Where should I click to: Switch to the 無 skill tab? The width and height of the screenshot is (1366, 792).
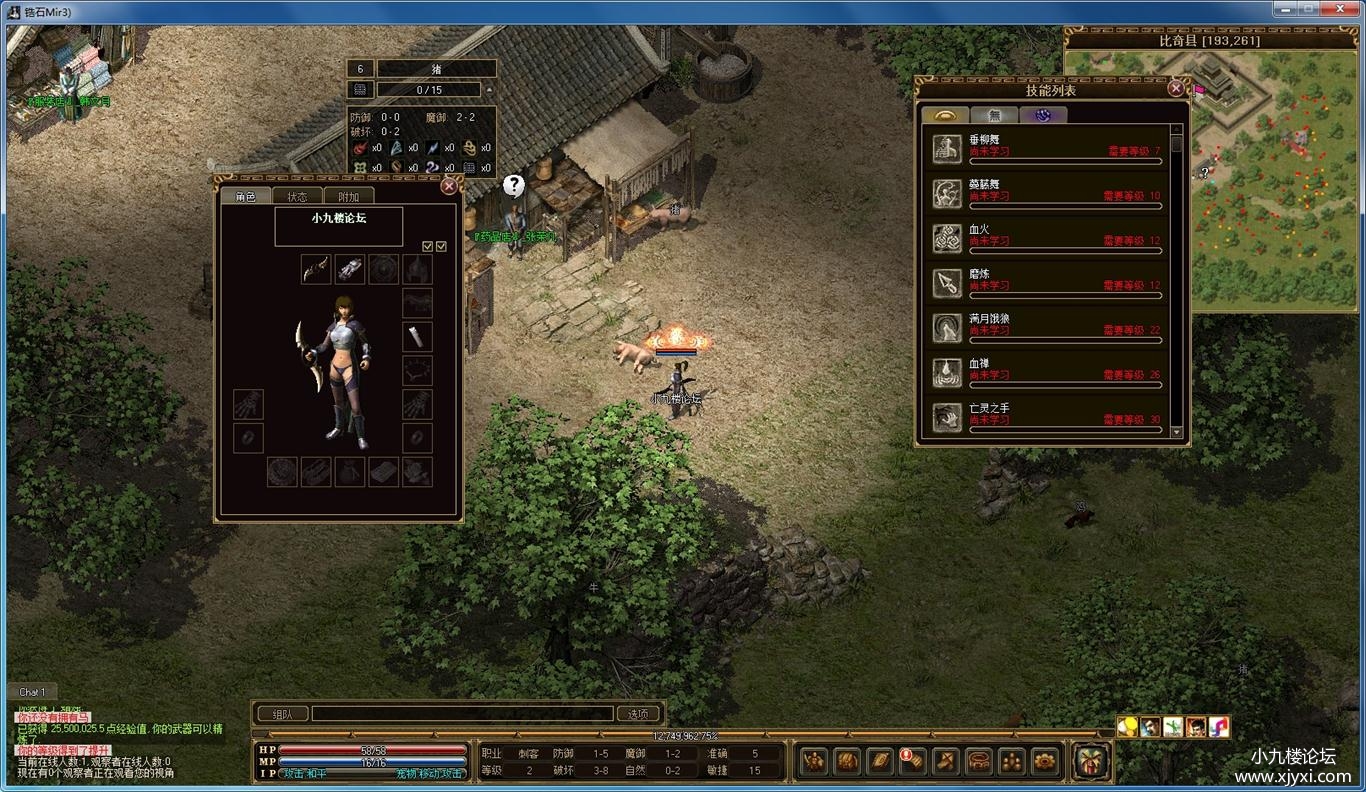pos(994,115)
